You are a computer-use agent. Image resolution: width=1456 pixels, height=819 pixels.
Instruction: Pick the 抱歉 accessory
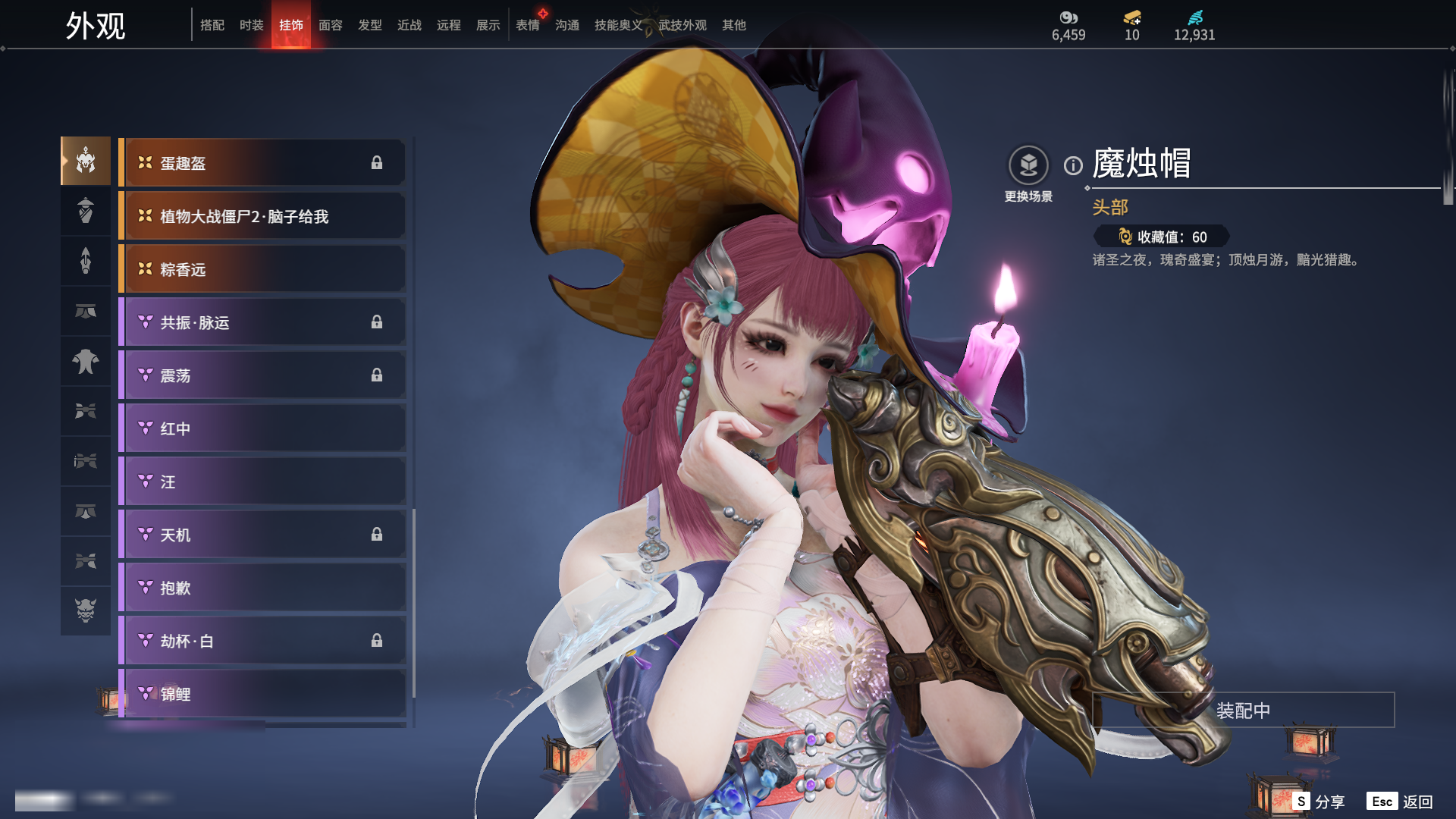point(262,588)
